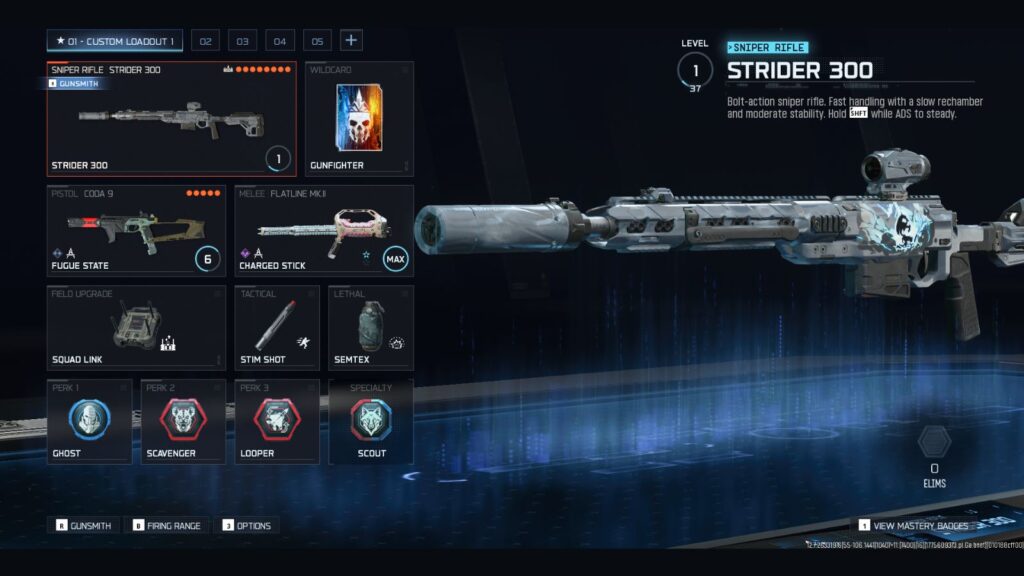This screenshot has height=576, width=1024.
Task: Change the Stim Shot tactical slot
Action: [x=277, y=327]
